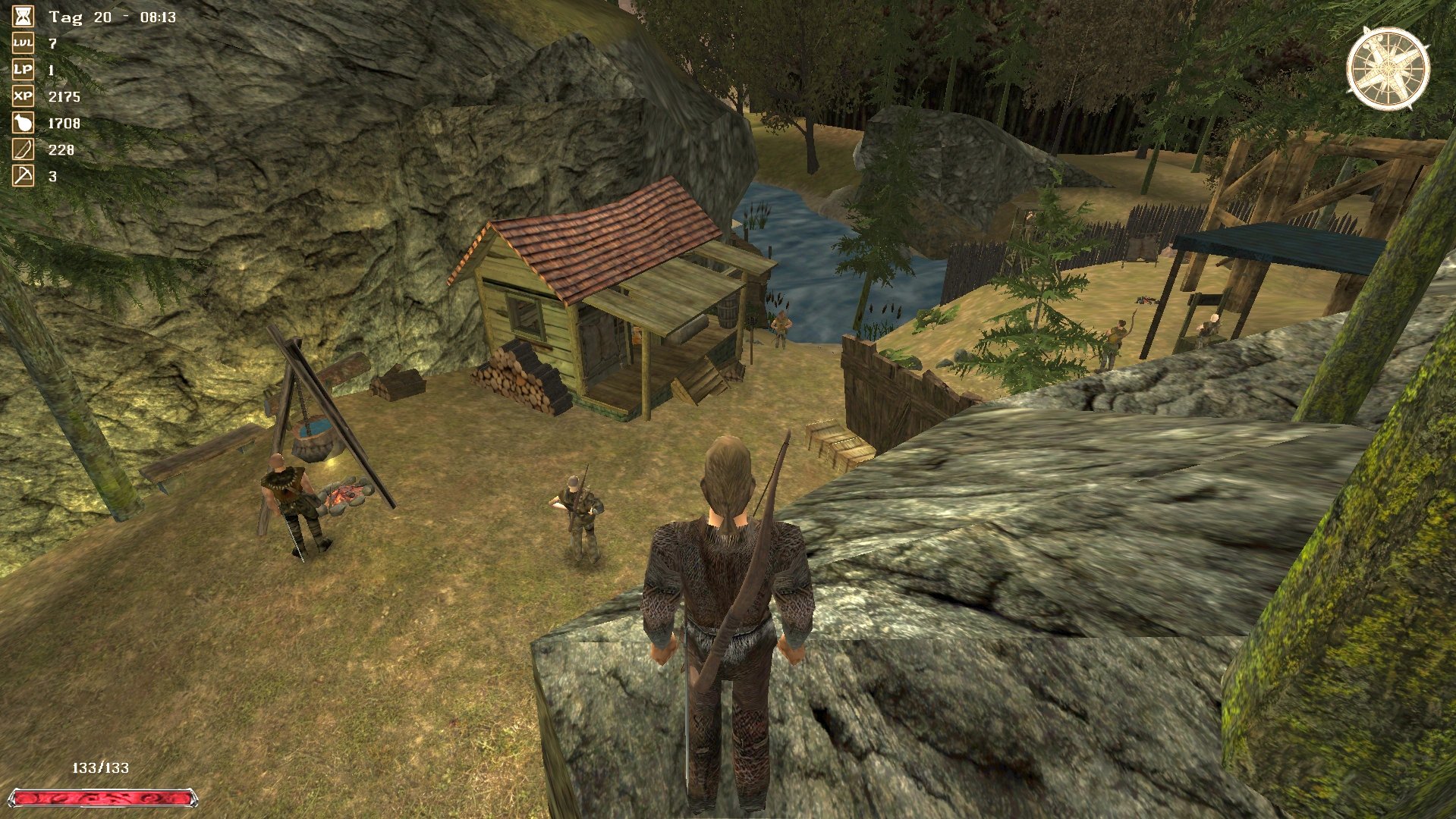Select the bow arrows icon

(23, 149)
